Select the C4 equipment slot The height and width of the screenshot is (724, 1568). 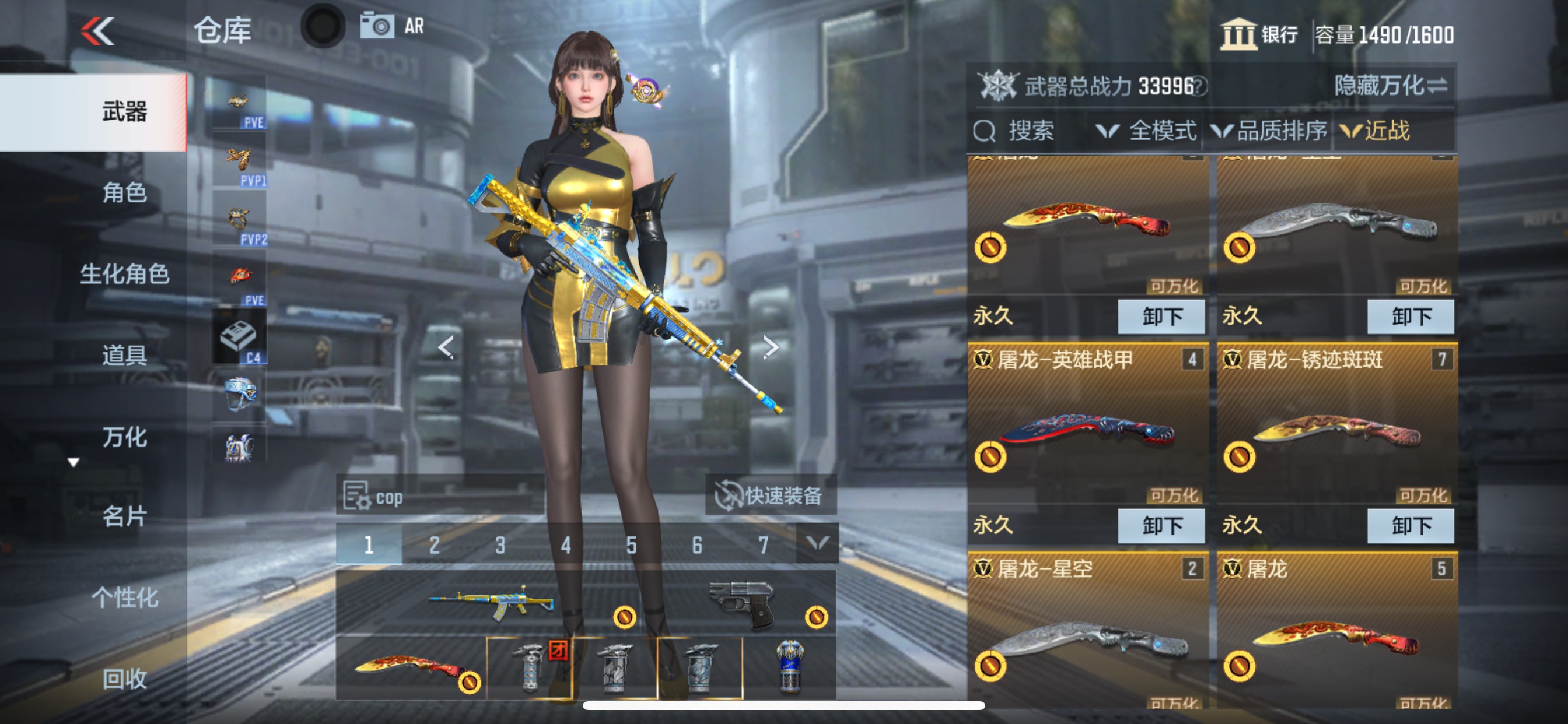pyautogui.click(x=239, y=335)
